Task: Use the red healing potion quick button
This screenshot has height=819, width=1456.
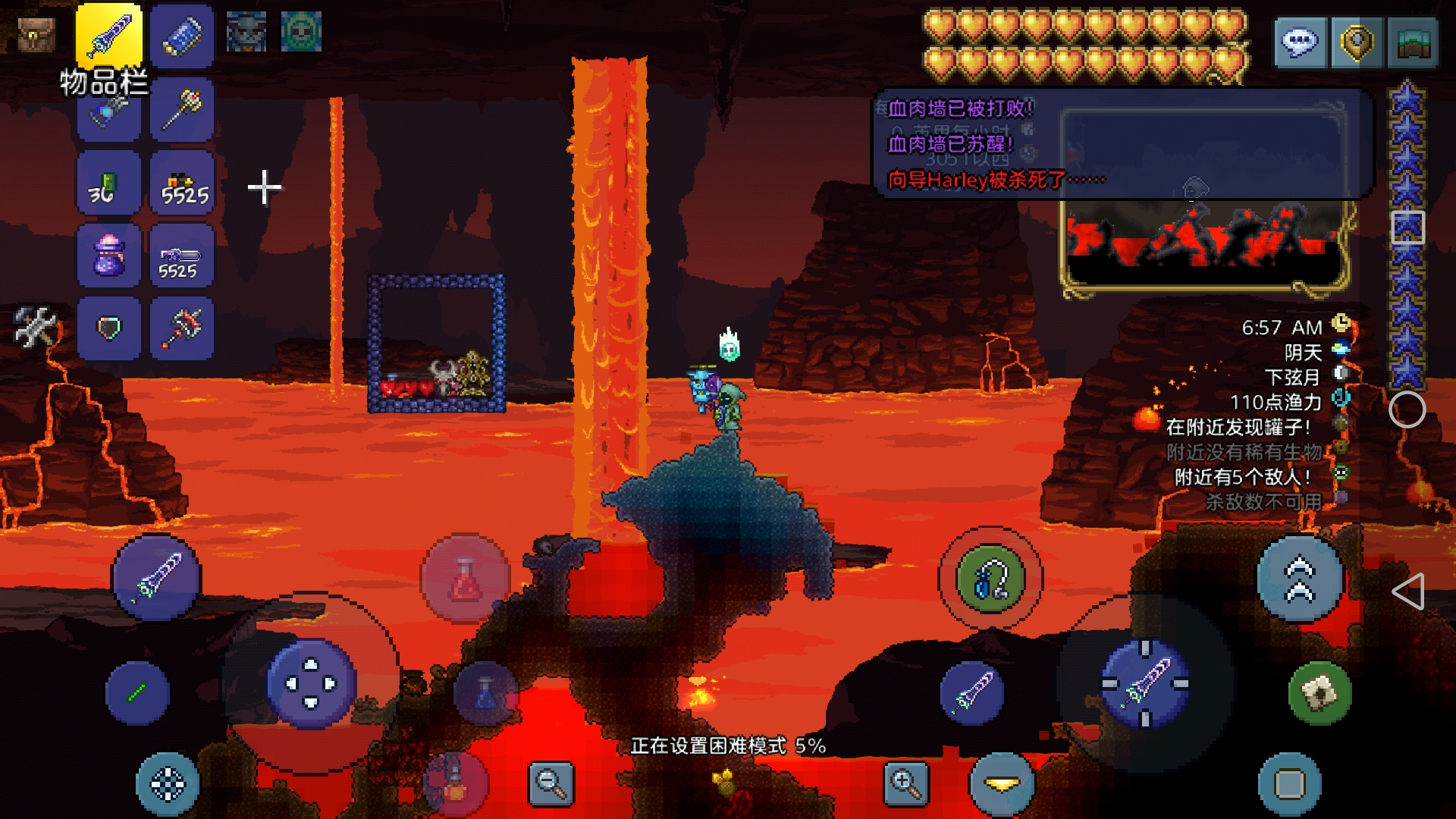Action: tap(465, 579)
